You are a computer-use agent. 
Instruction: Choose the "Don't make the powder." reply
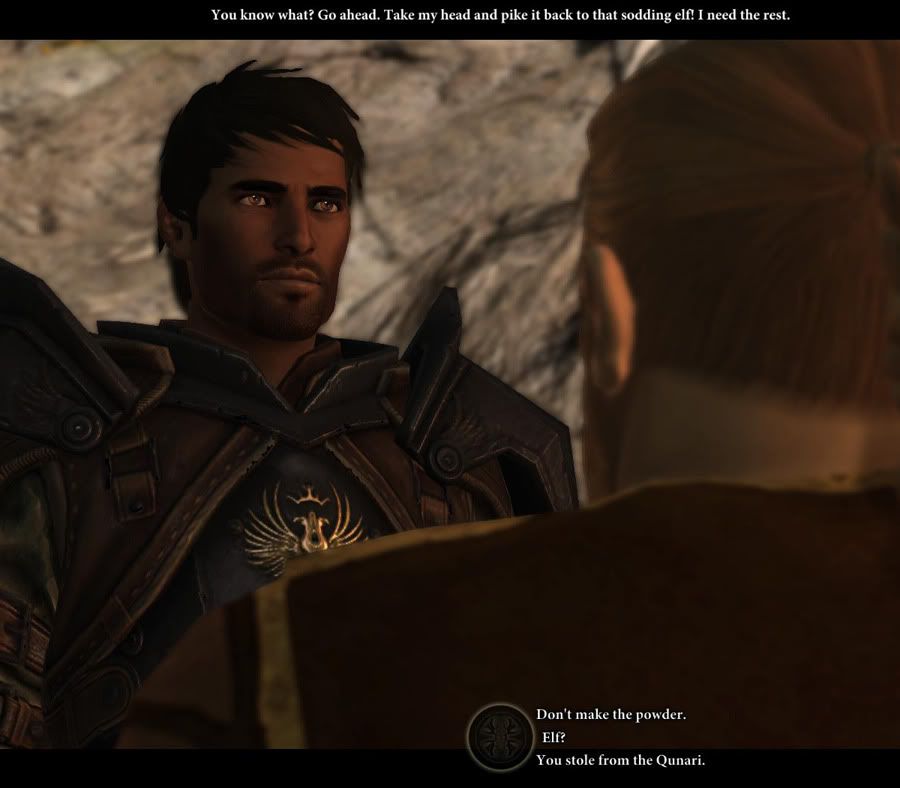coord(610,715)
